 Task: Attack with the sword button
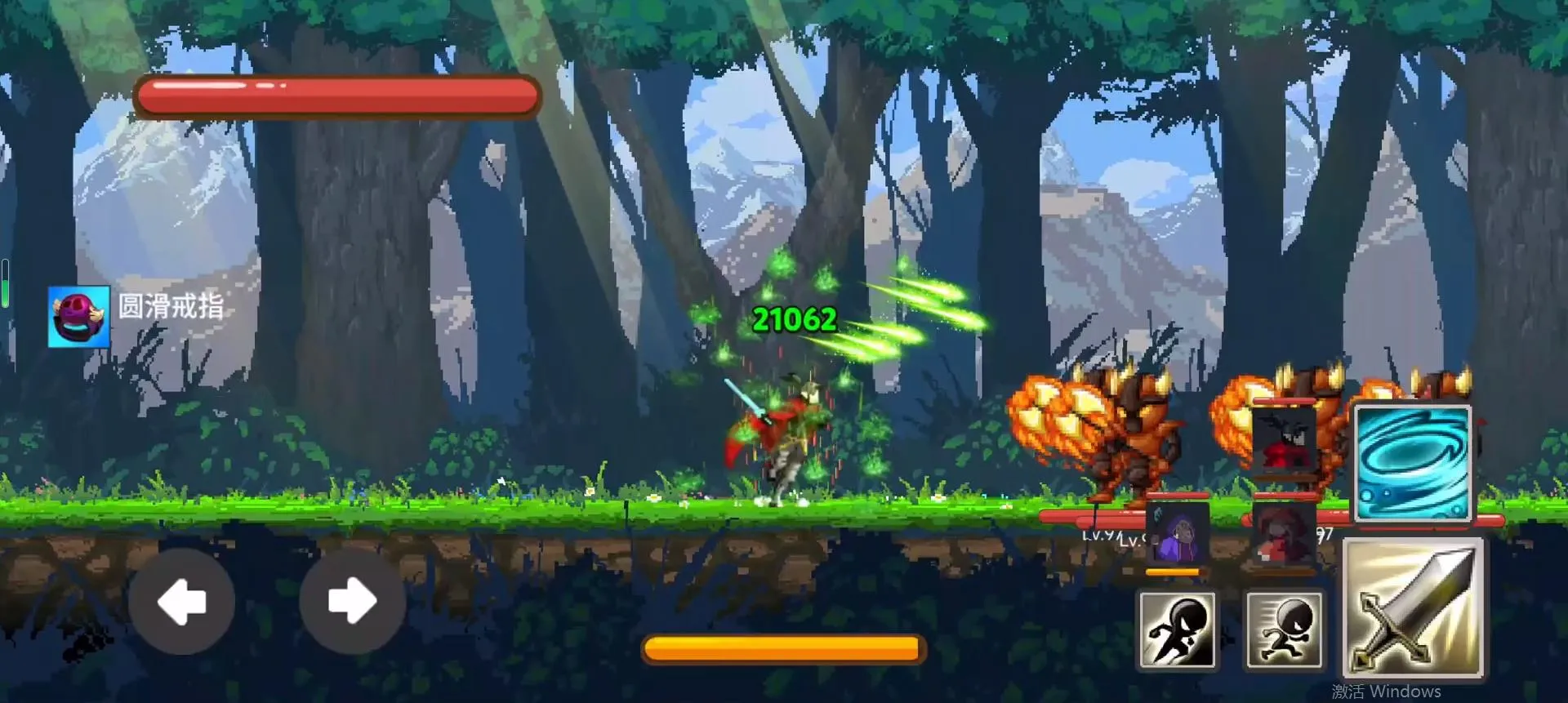(1413, 609)
